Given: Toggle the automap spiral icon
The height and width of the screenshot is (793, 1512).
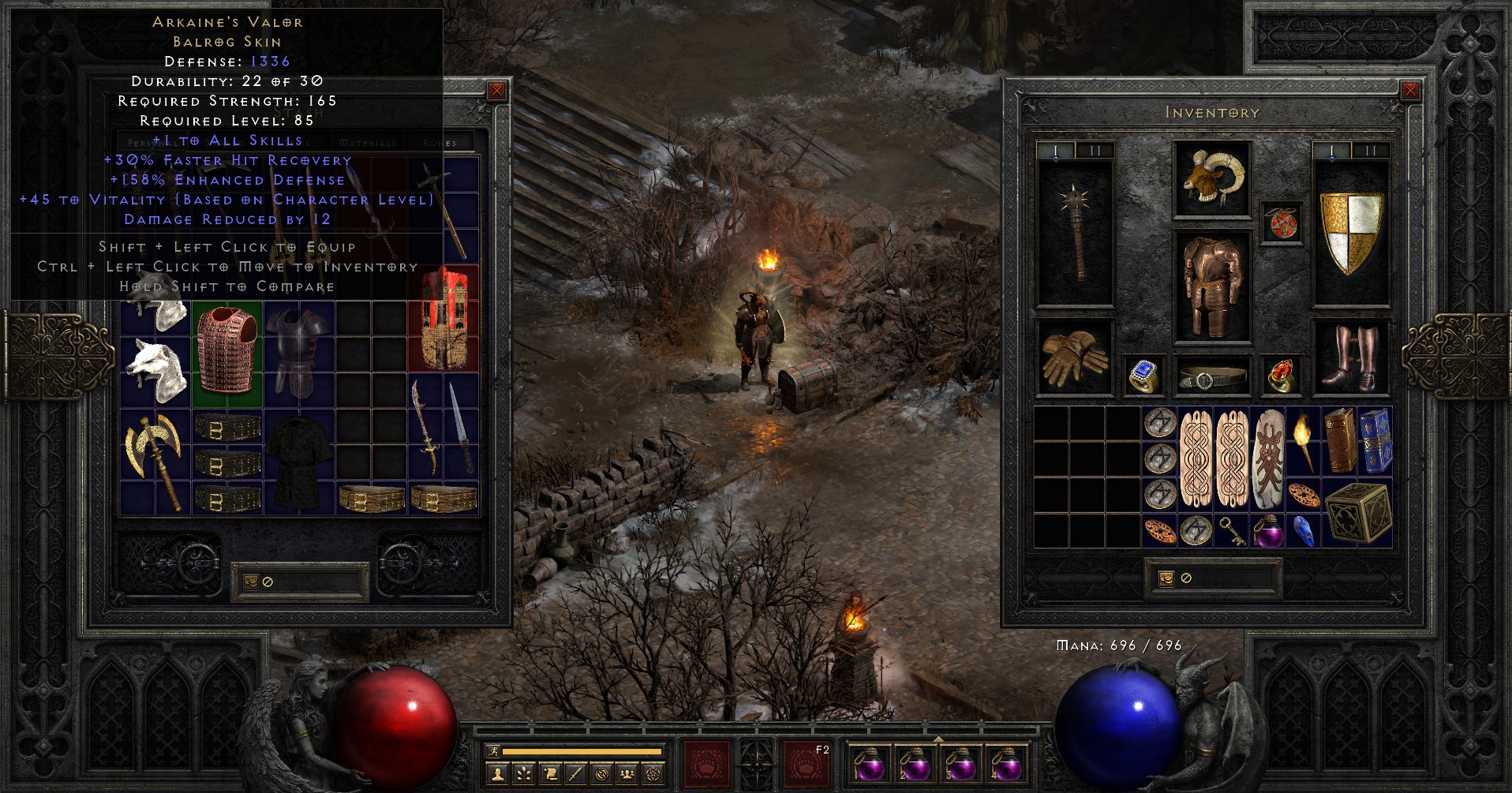Looking at the screenshot, I should 603,775.
